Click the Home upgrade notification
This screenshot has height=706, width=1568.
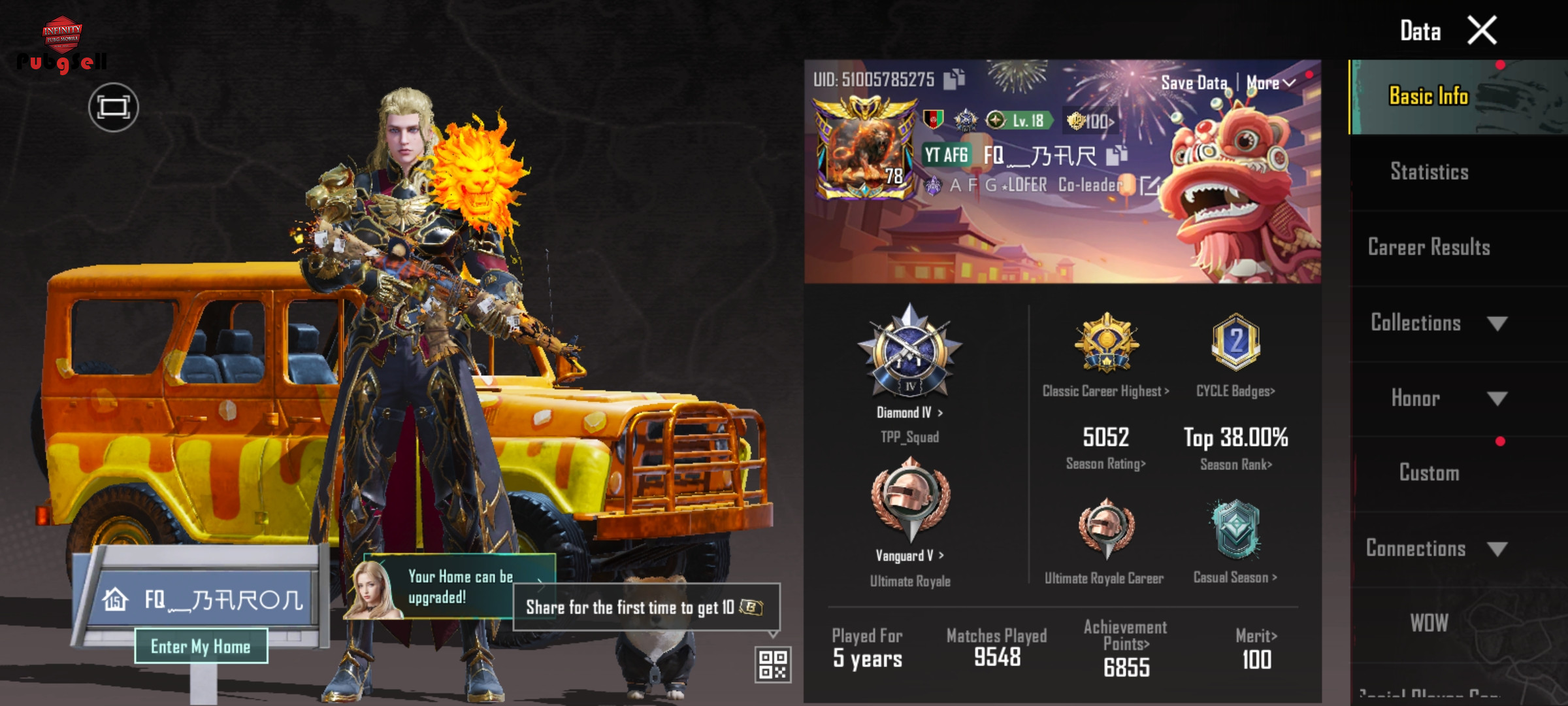pyautogui.click(x=460, y=586)
